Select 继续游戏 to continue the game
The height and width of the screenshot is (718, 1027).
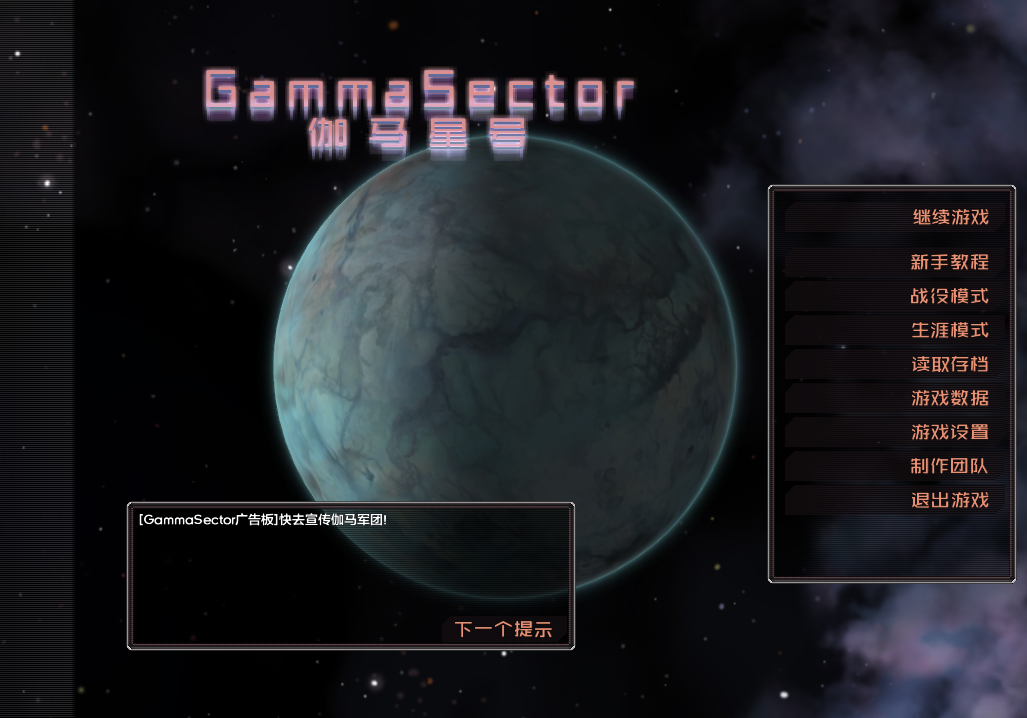click(949, 217)
